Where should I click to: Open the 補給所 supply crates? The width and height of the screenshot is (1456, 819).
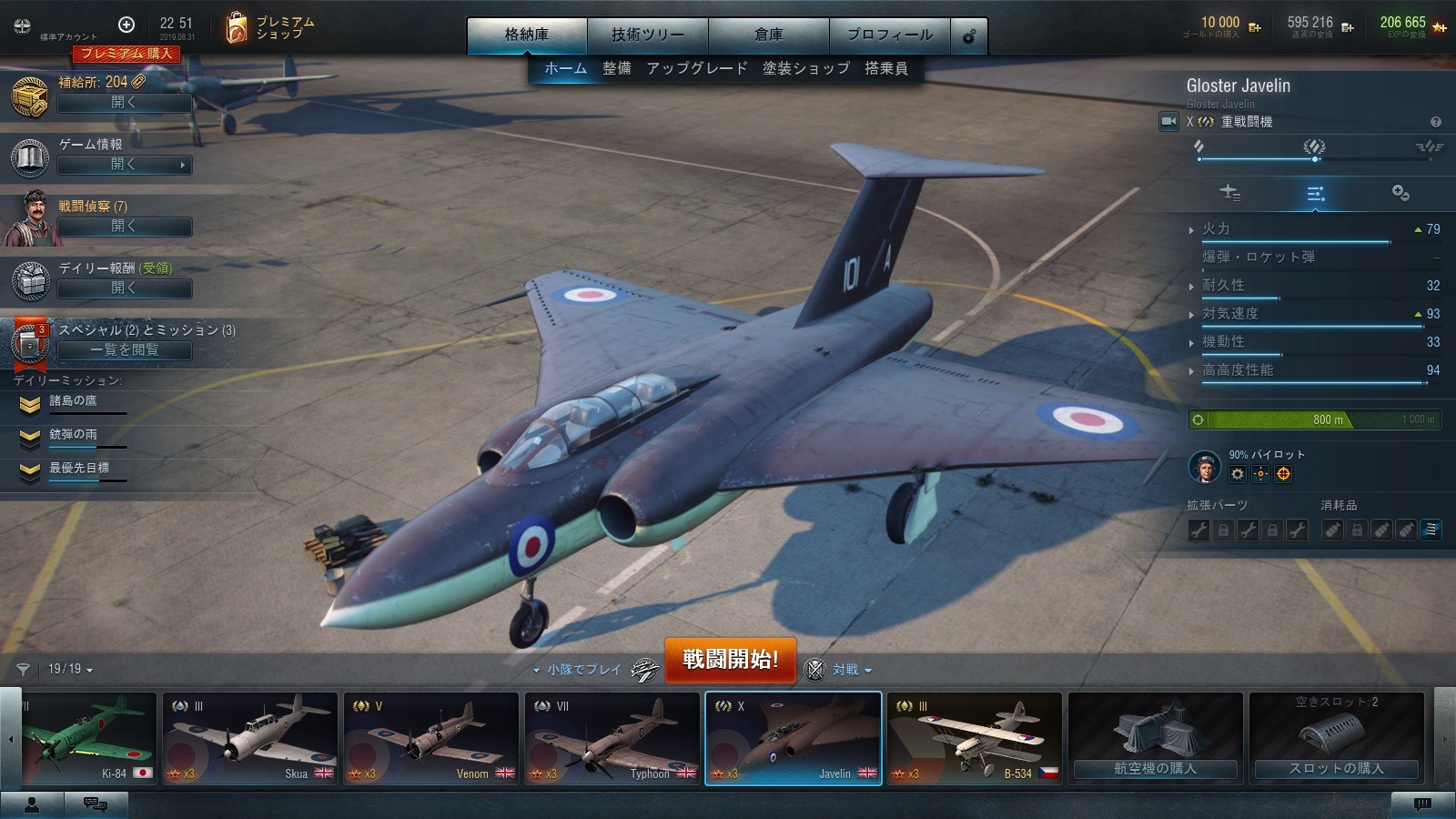tap(124, 103)
